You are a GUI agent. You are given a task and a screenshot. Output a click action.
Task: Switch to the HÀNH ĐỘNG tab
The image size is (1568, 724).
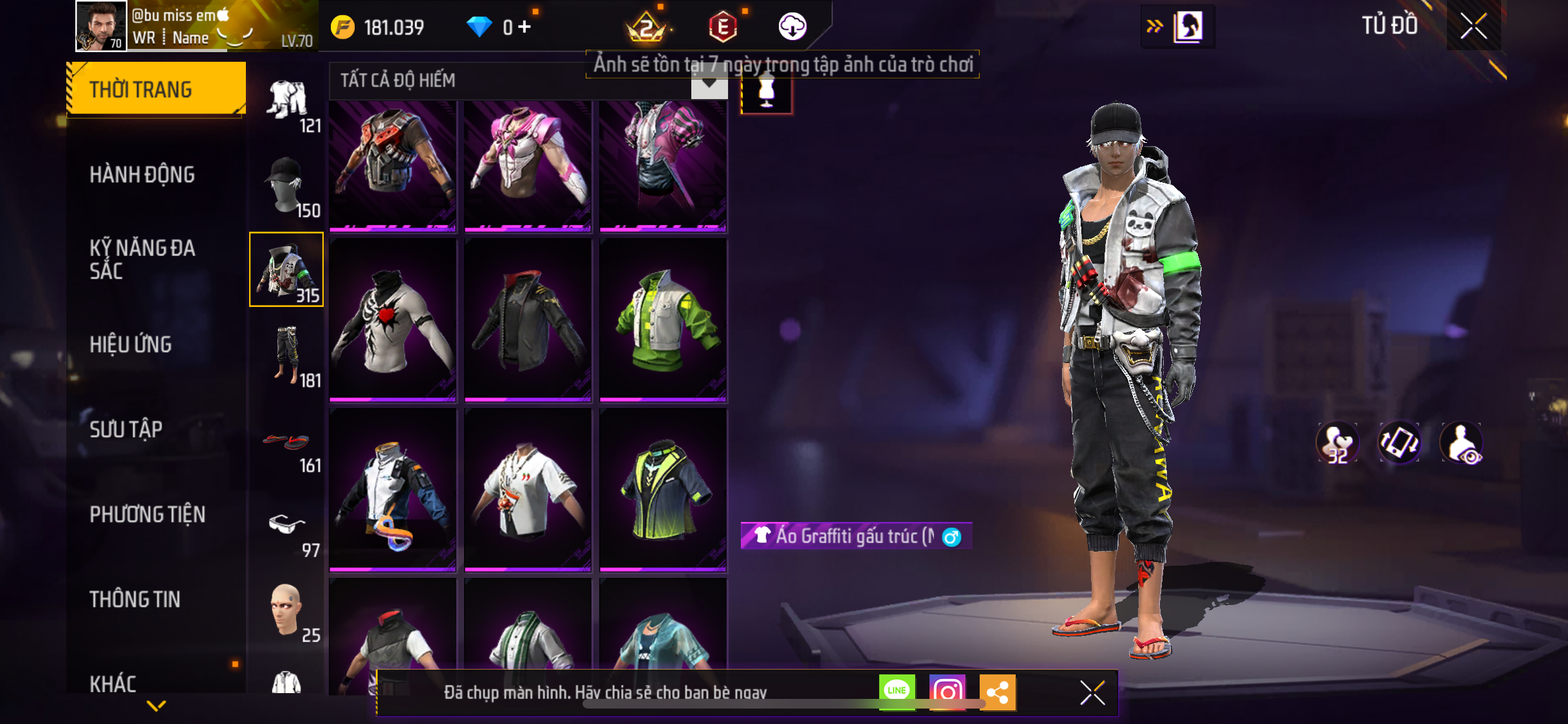(x=142, y=174)
